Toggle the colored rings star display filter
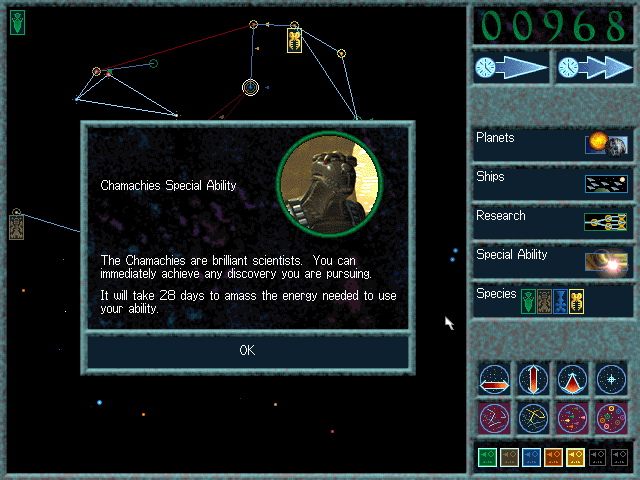The image size is (640, 480). [x=610, y=416]
